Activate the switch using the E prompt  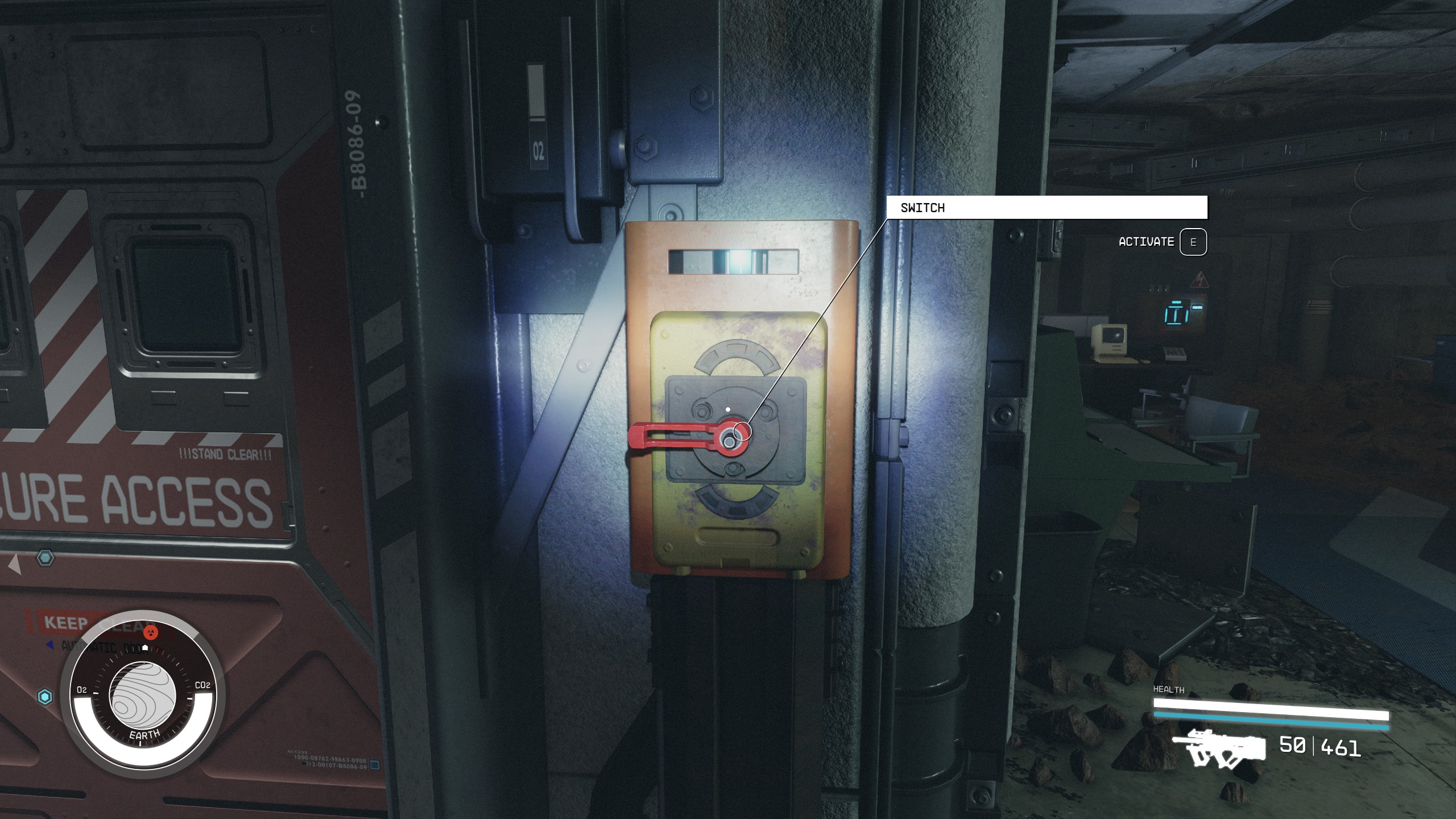click(x=1193, y=242)
